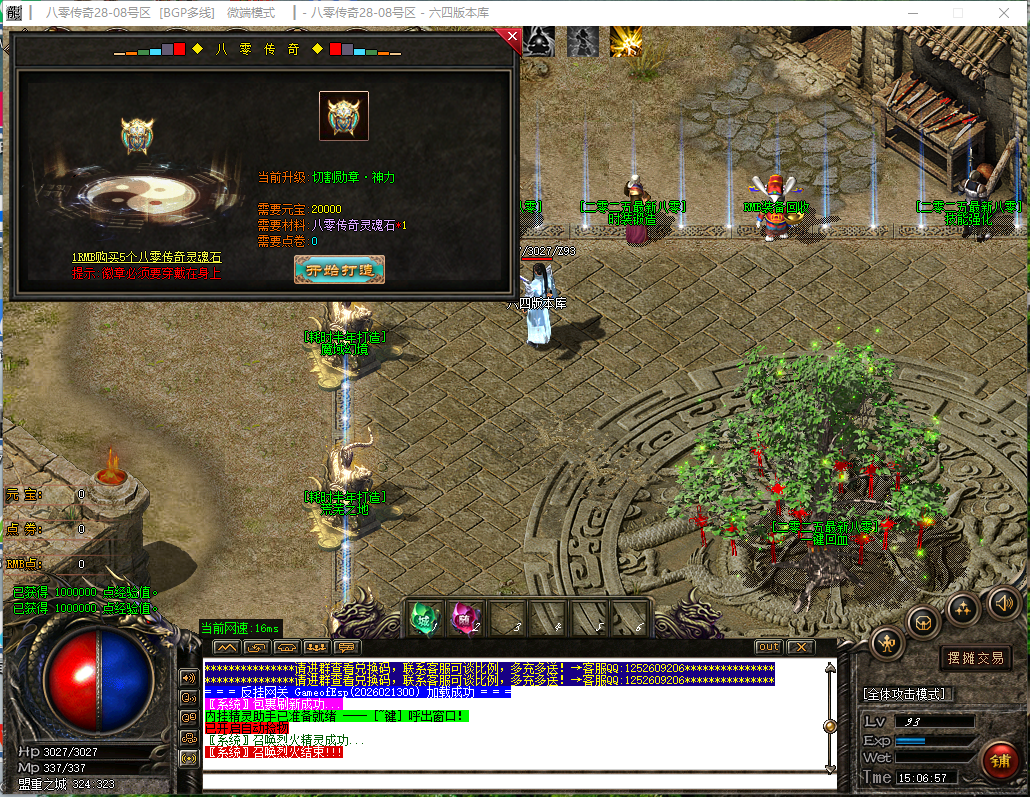Use the pink 随 scroll in hotbar
The height and width of the screenshot is (797, 1030).
(465, 618)
